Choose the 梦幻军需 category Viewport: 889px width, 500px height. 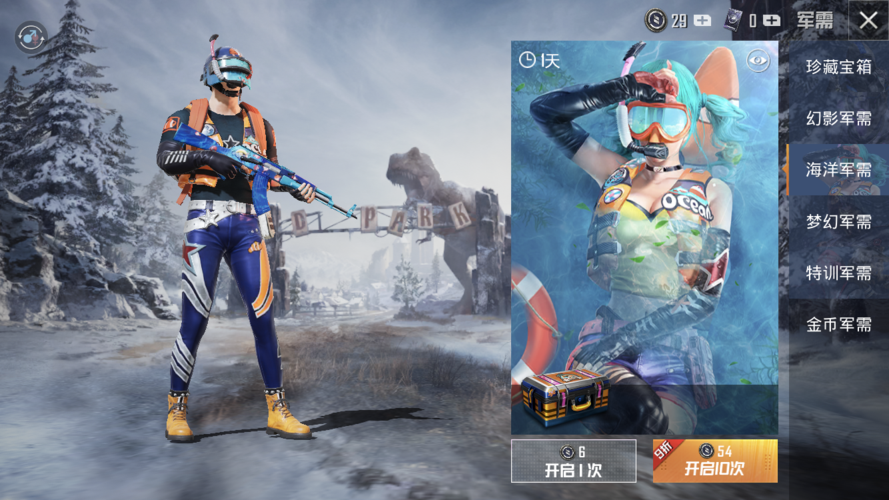coord(838,221)
